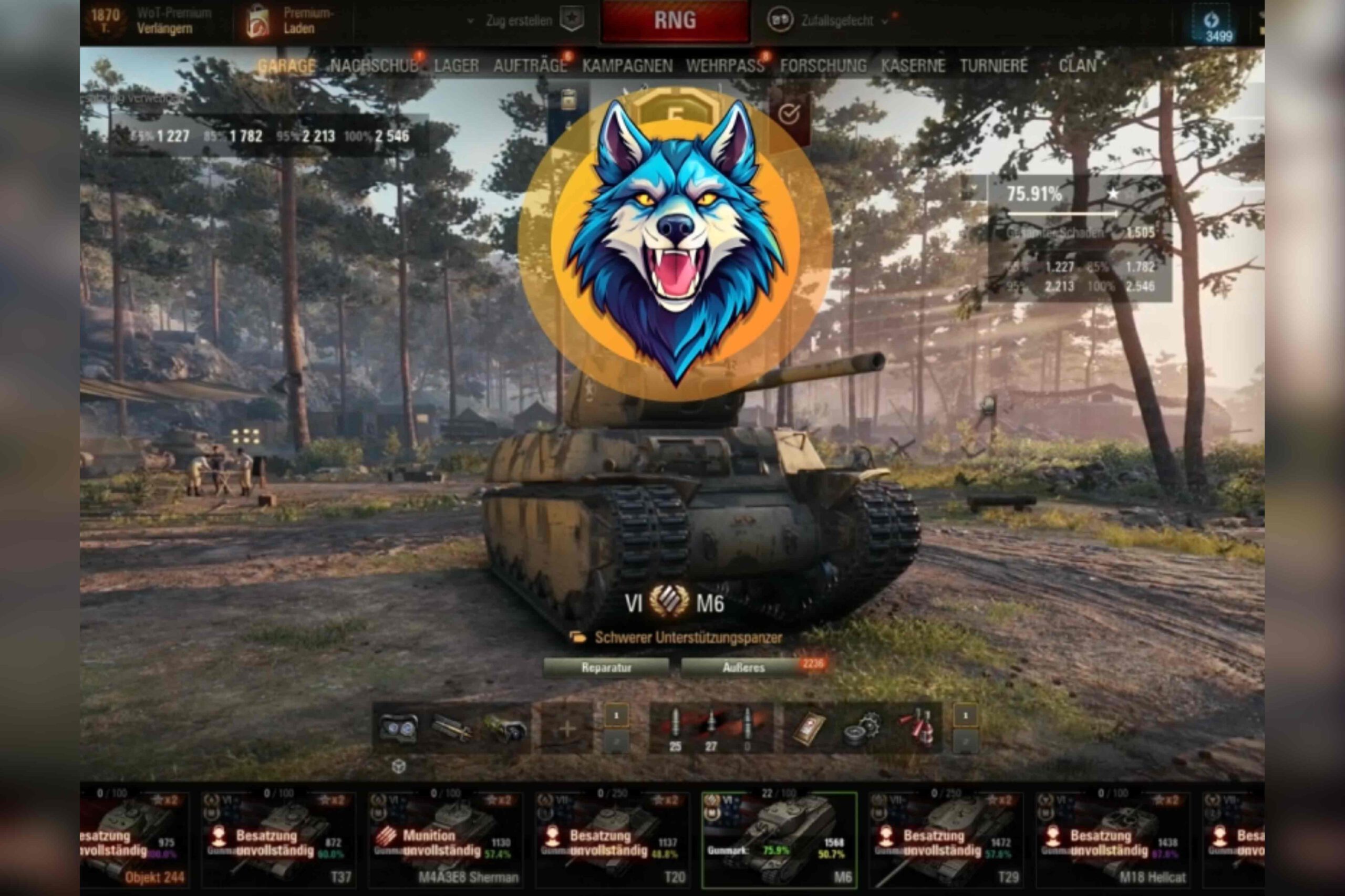The height and width of the screenshot is (896, 1345).
Task: Open the Wehrpass tab
Action: coord(725,66)
